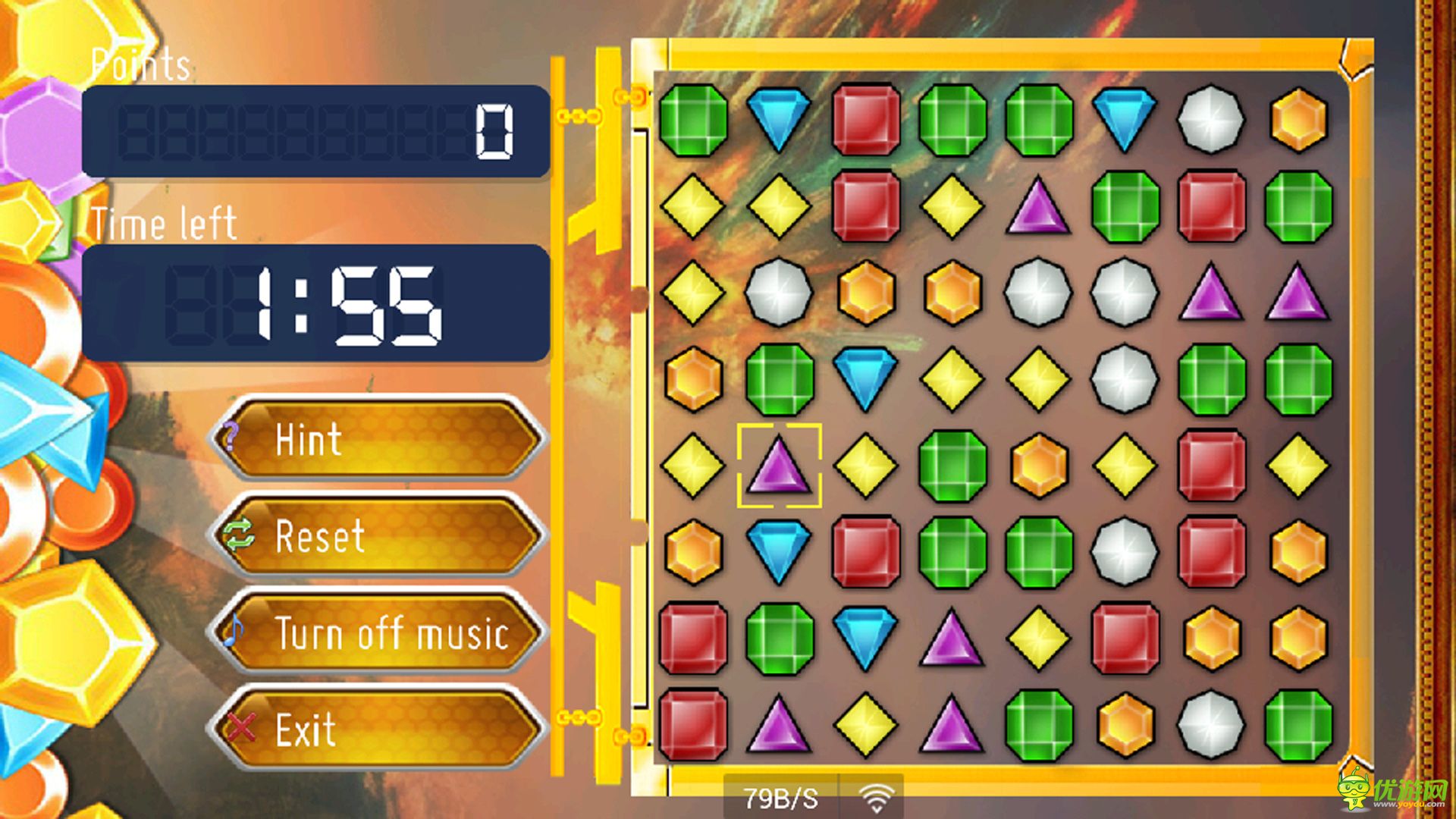Select the highlighted purple triangle gem
Viewport: 1456px width, 819px height.
click(x=779, y=466)
